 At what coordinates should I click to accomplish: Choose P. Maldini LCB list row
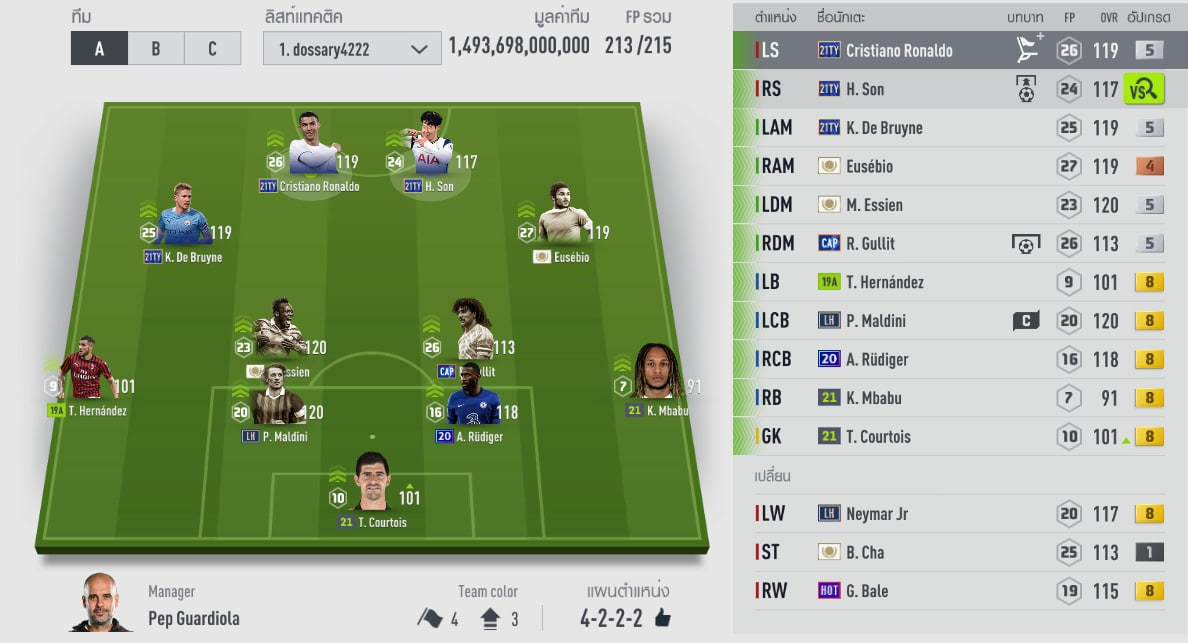(898, 321)
